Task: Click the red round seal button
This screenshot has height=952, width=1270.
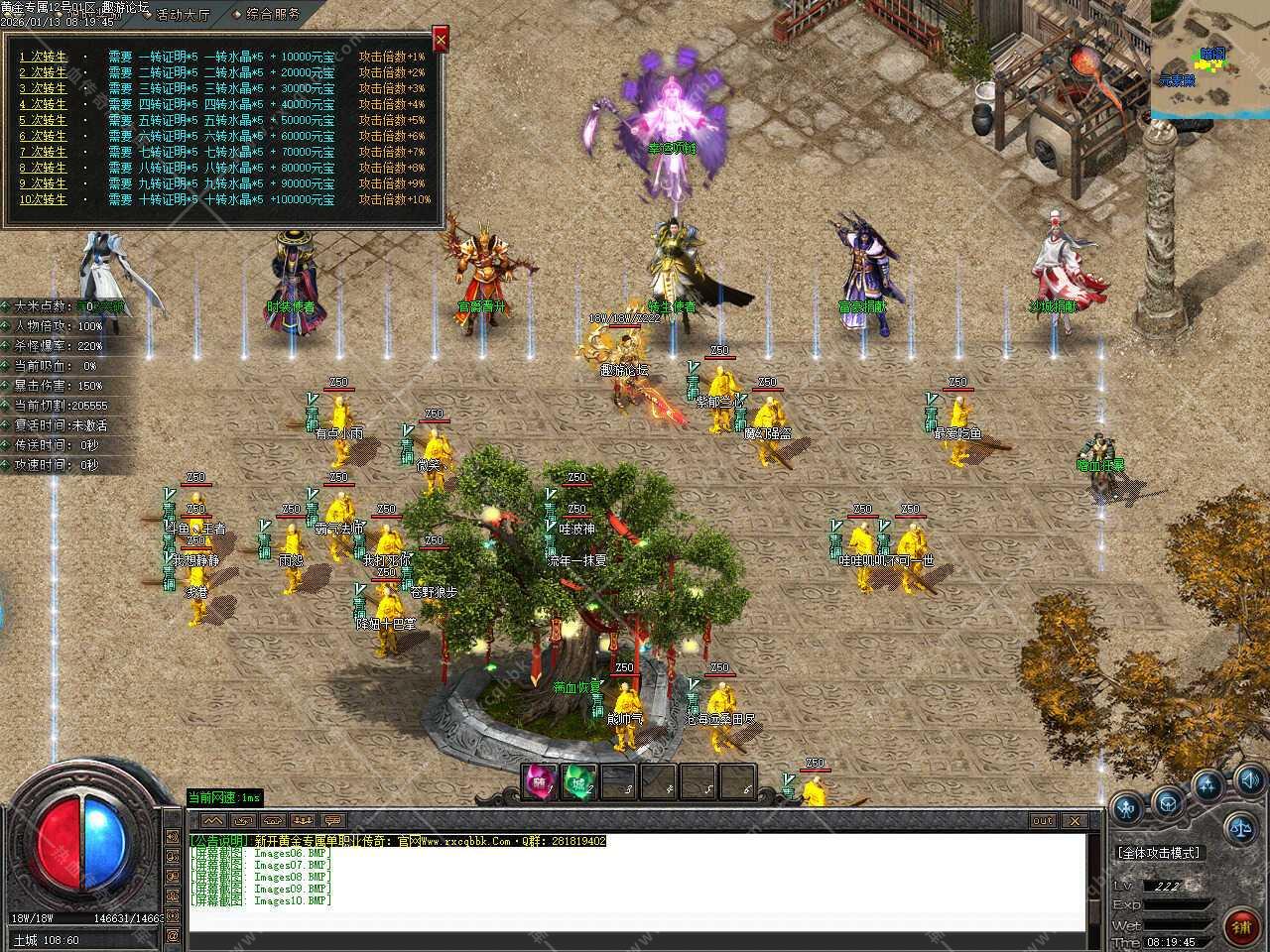Action: [x=1240, y=928]
